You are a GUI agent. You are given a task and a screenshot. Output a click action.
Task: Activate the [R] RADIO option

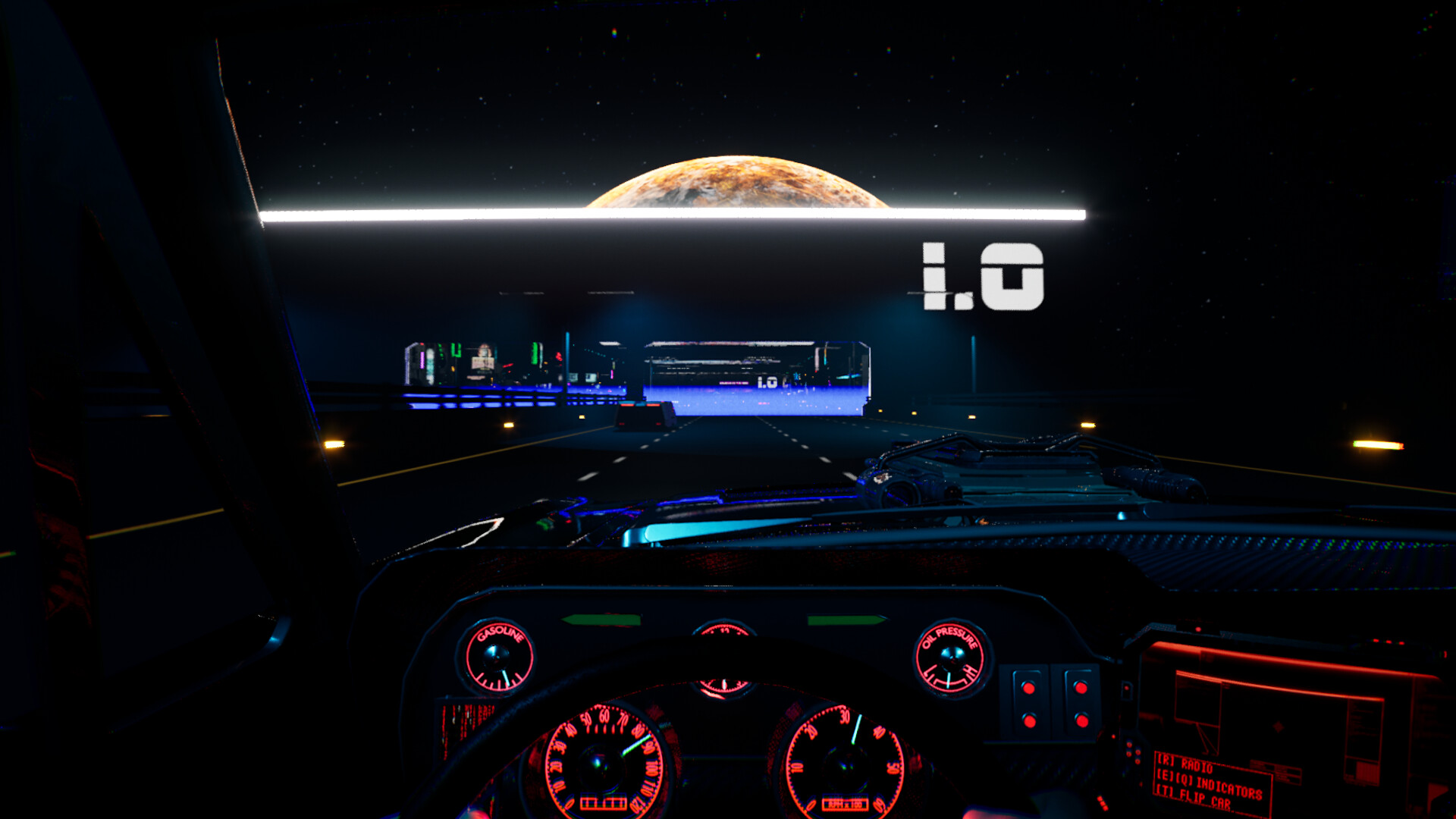[x=1185, y=764]
